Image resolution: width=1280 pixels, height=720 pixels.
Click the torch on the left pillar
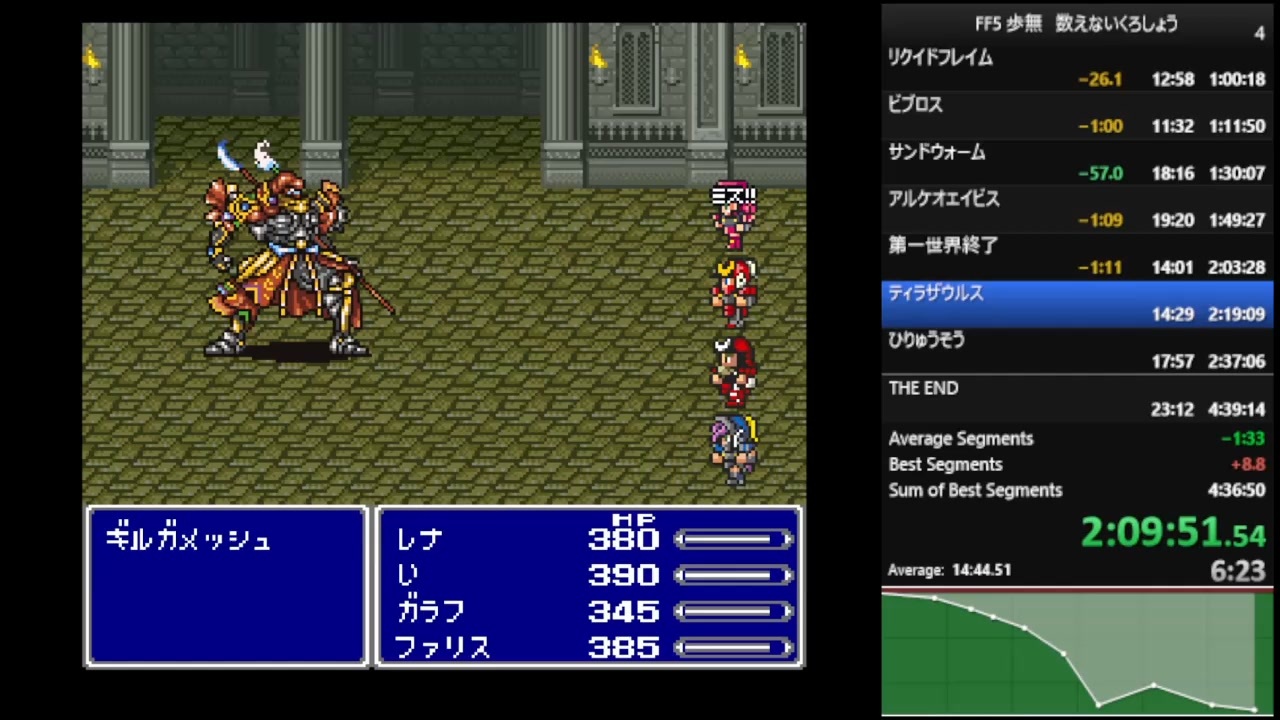(92, 57)
